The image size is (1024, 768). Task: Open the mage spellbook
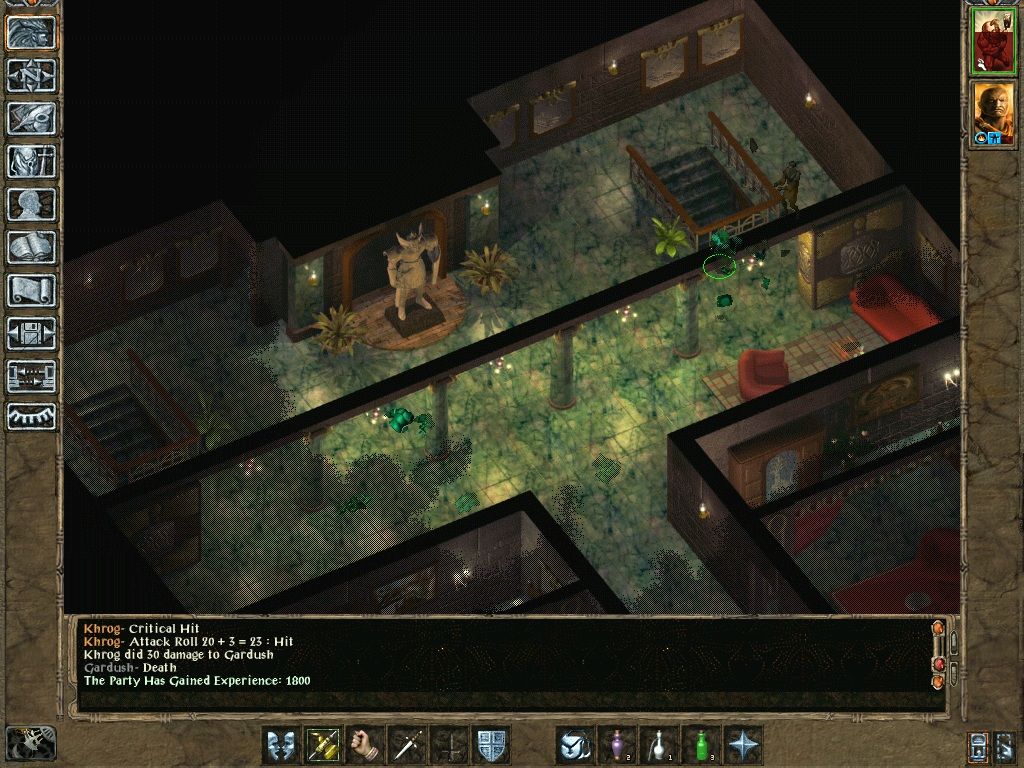tap(31, 247)
